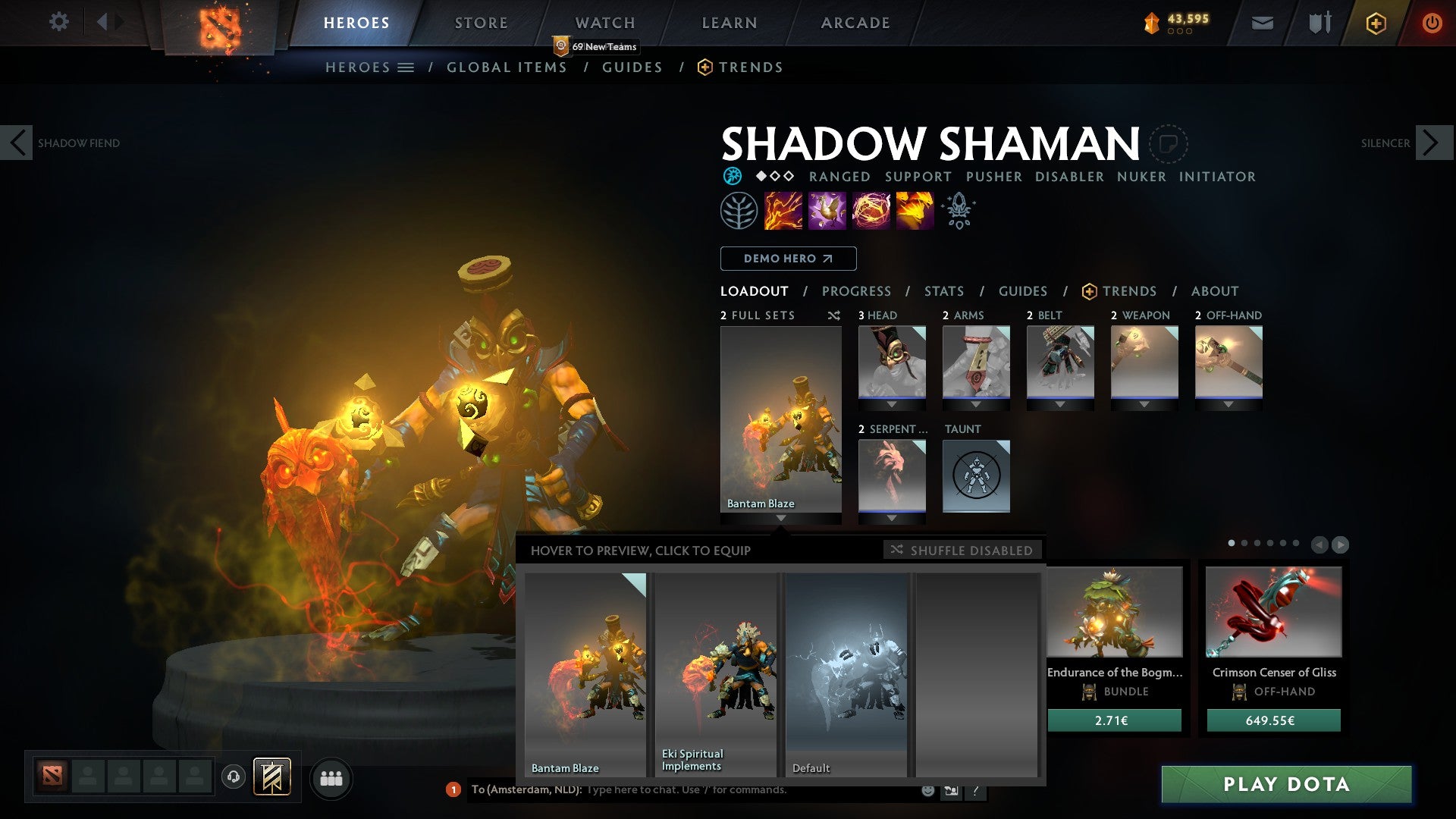Select the Hex ability icon
The width and height of the screenshot is (1456, 819).
(828, 210)
